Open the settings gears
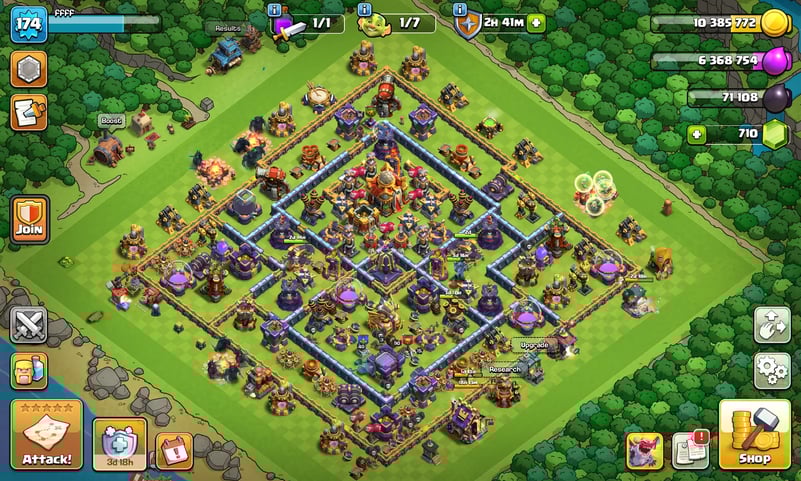This screenshot has height=481, width=801. [772, 370]
